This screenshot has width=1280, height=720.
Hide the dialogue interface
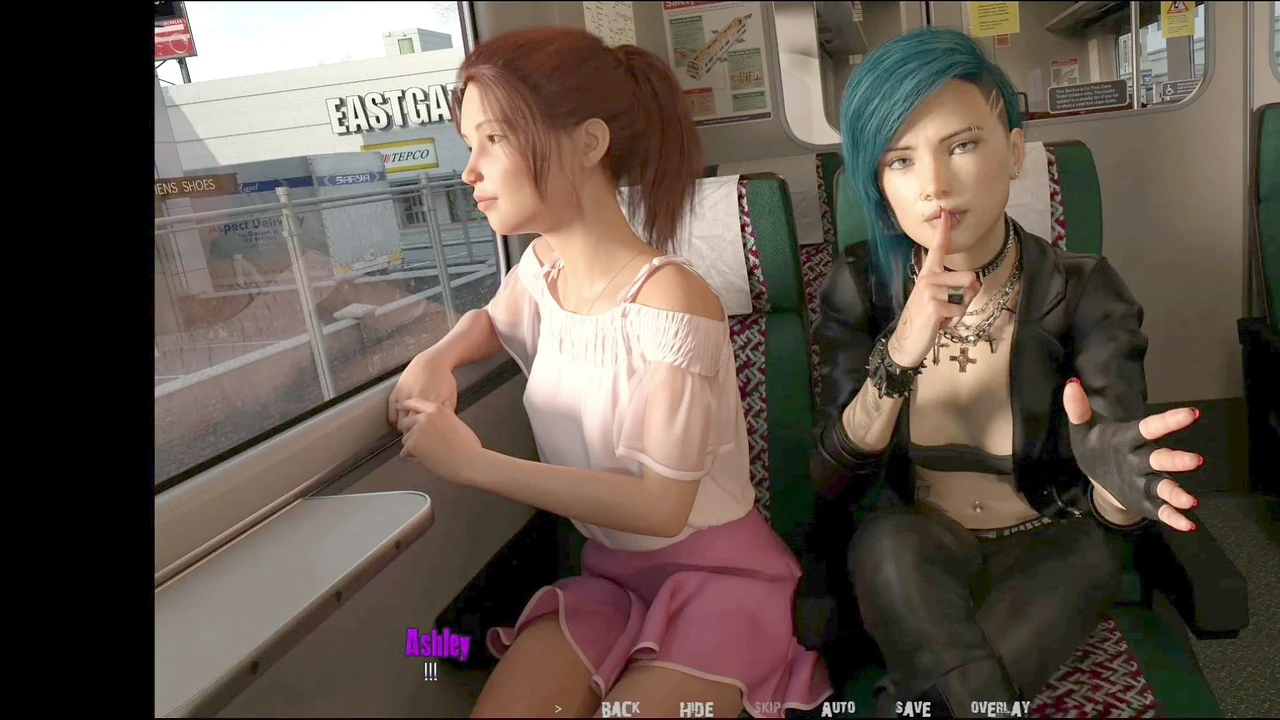coord(696,709)
